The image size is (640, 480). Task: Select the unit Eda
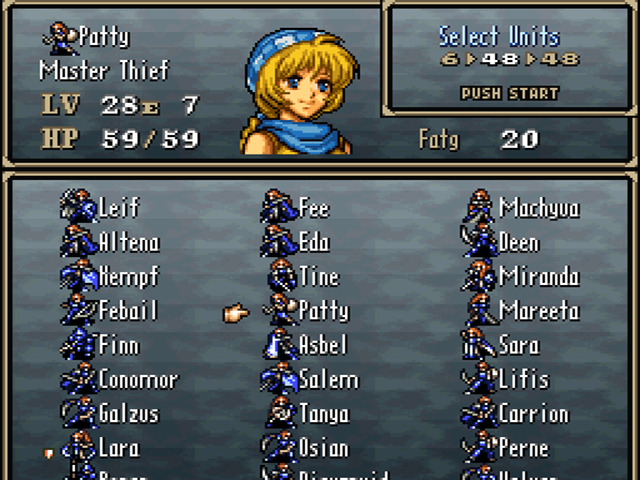tap(314, 242)
